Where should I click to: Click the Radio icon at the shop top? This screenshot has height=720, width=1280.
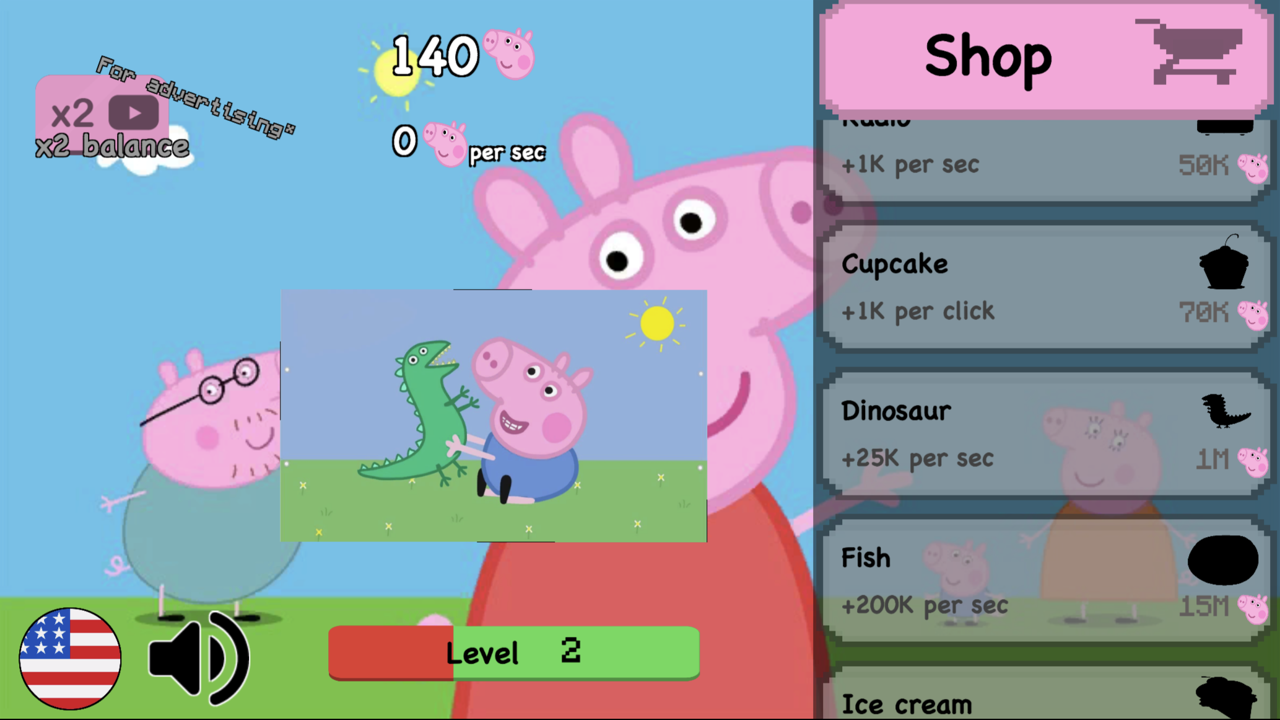1224,122
